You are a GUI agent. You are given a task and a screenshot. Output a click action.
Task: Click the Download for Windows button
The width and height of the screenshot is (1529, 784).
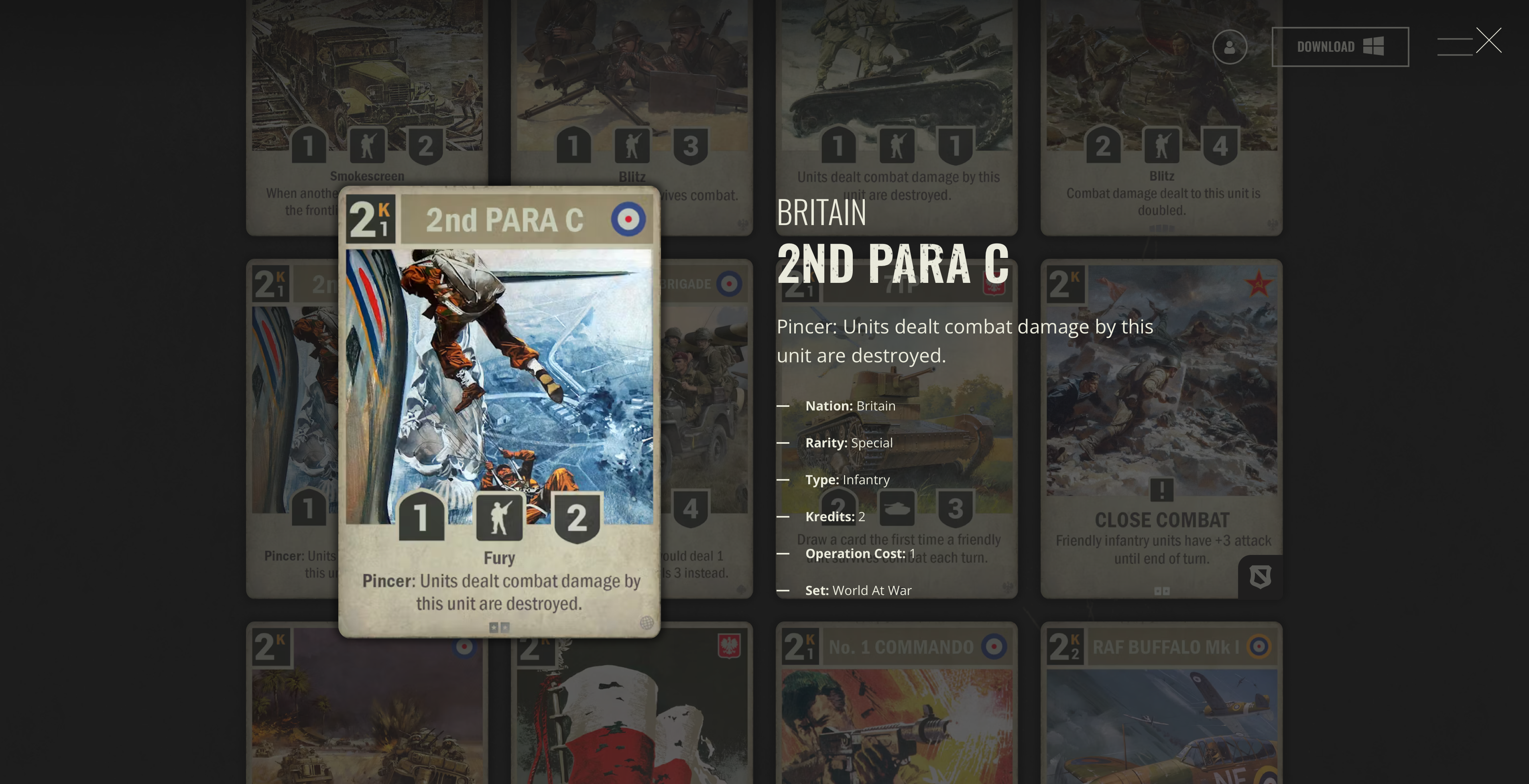(x=1340, y=47)
